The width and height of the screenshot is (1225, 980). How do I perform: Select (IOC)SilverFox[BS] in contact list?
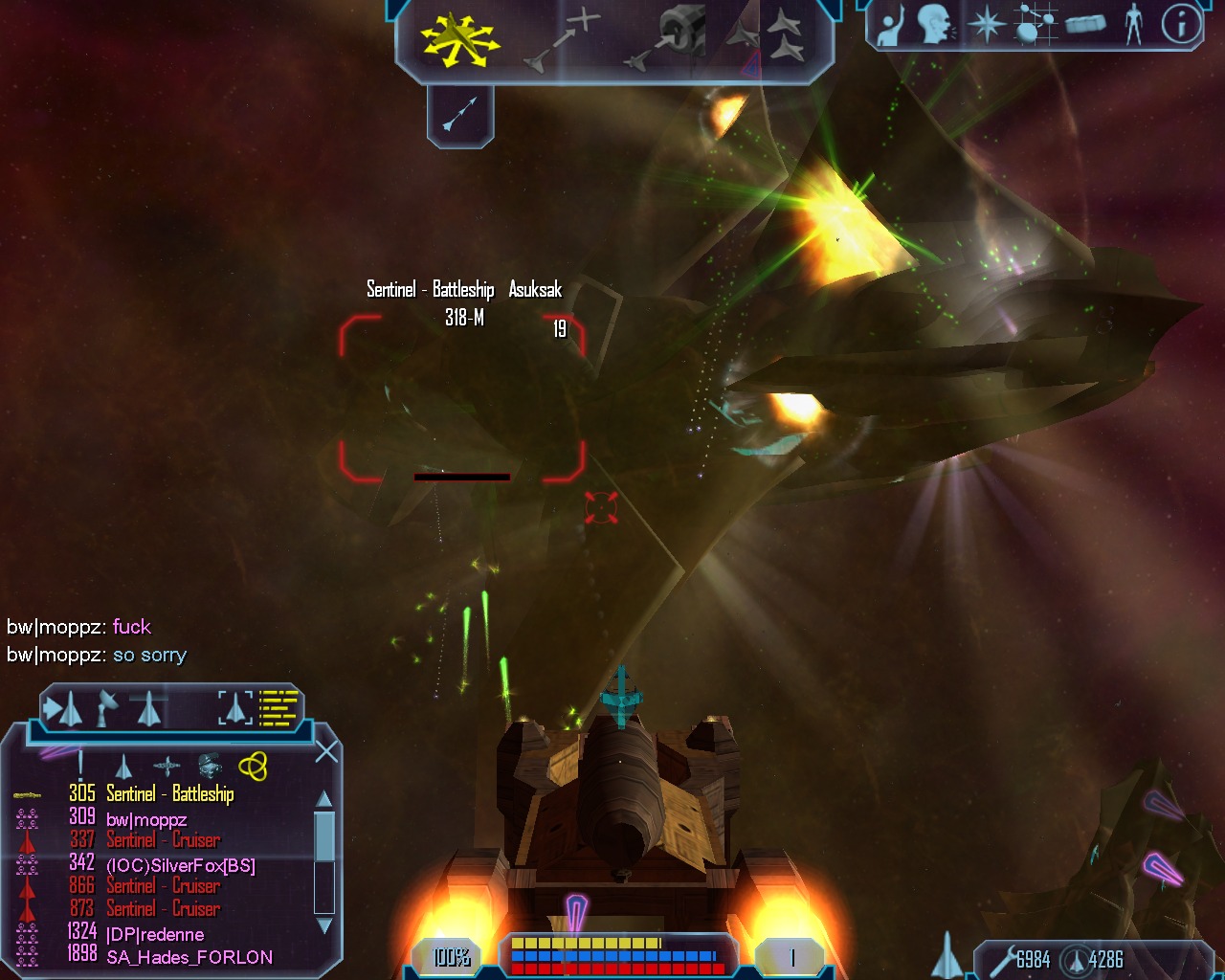pos(181,865)
